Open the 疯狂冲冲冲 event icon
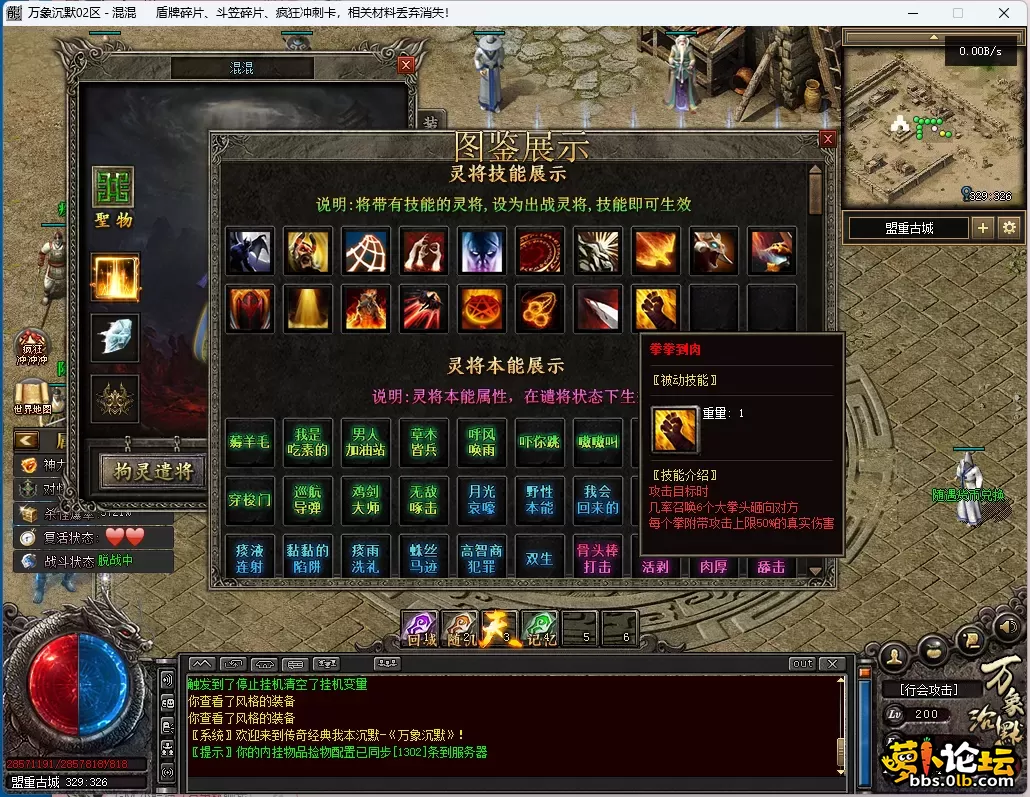Viewport: 1030px width, 797px height. click(32, 346)
